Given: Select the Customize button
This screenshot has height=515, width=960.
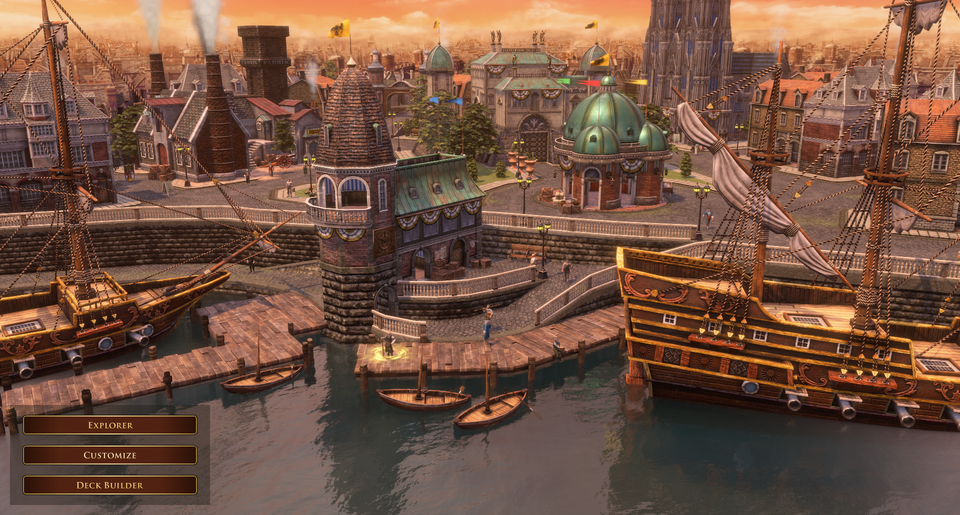Looking at the screenshot, I should (110, 455).
